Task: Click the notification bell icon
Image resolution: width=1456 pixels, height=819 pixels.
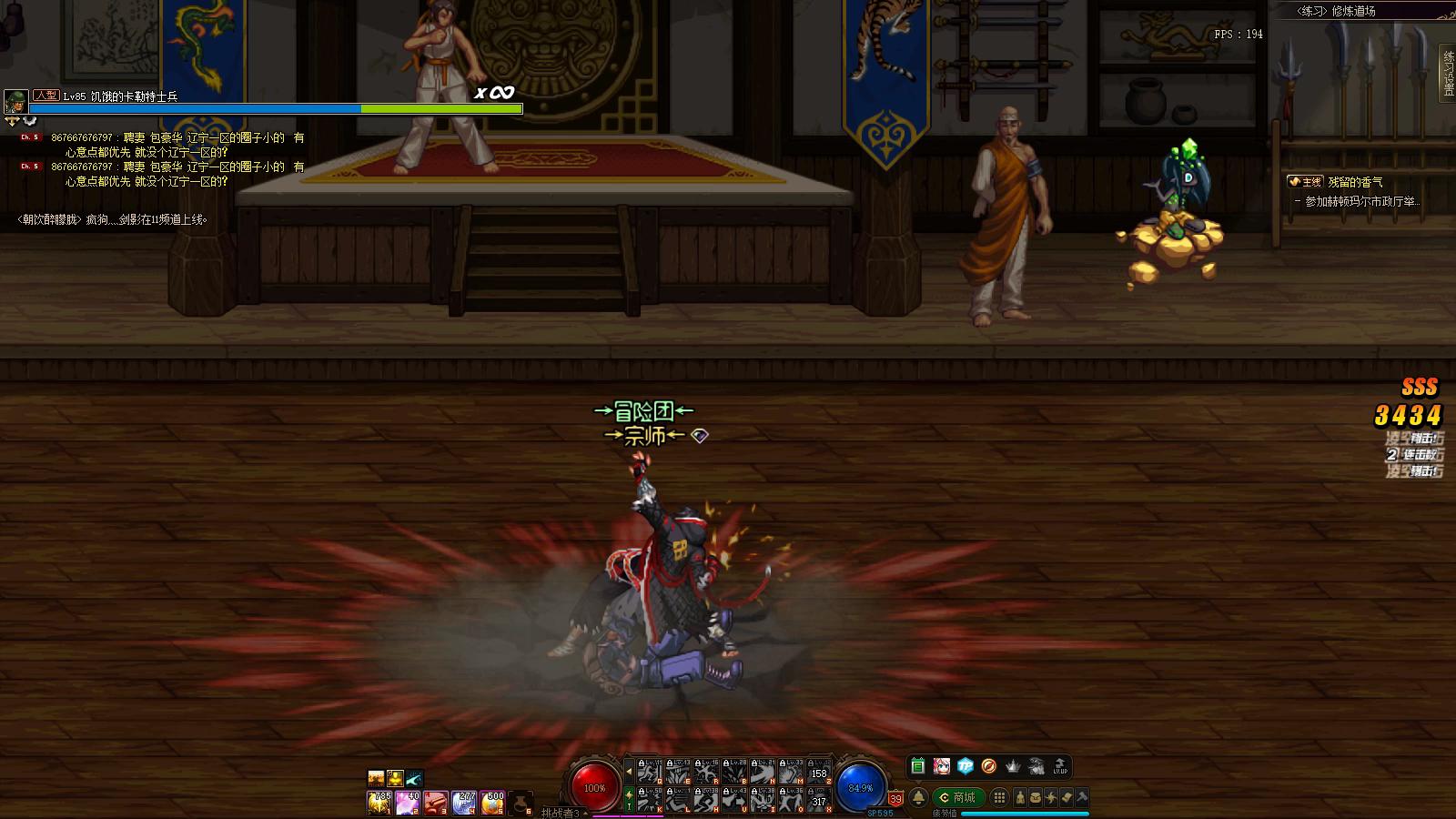Action: (x=918, y=798)
